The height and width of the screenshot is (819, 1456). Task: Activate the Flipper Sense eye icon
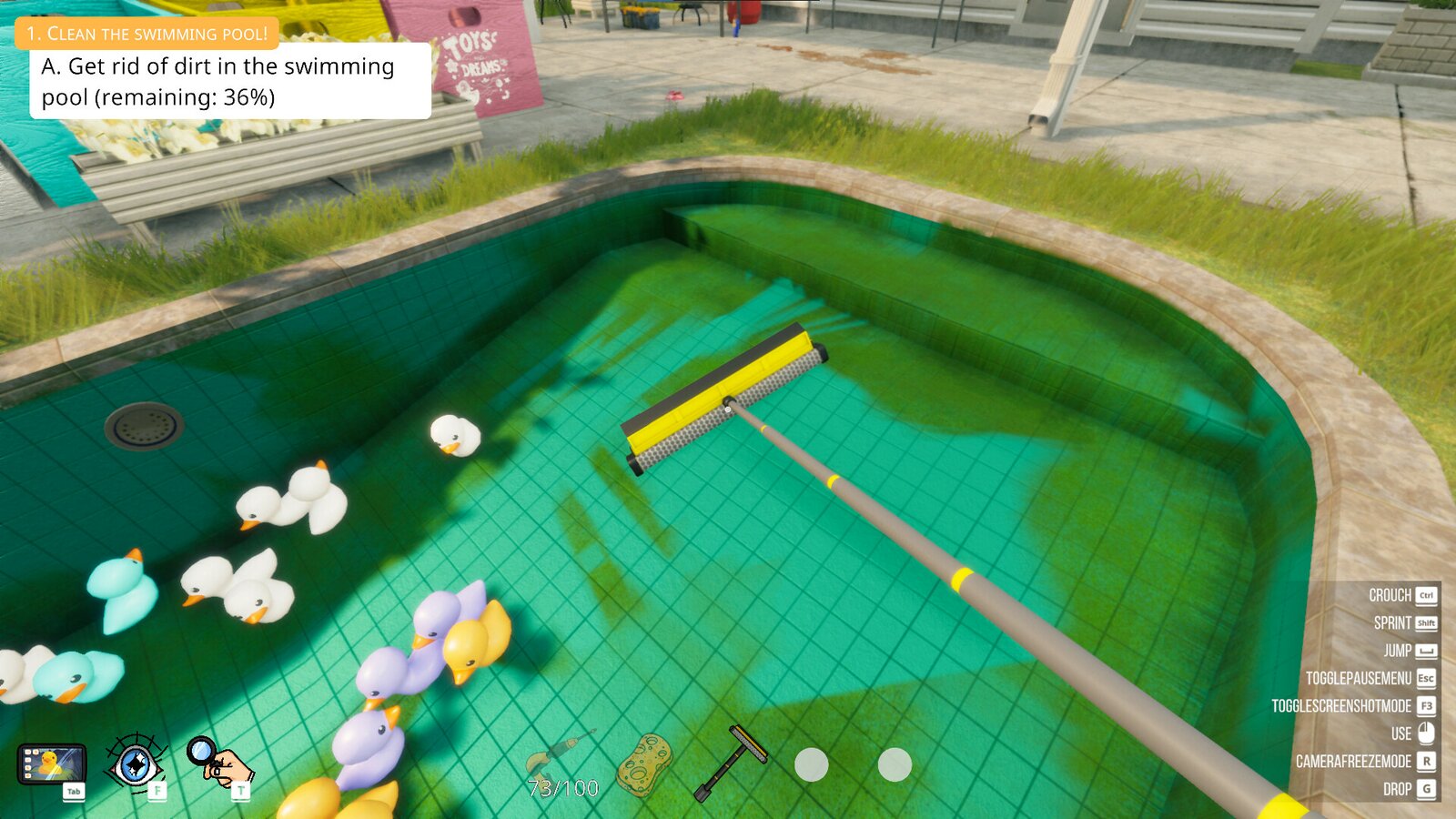pos(135,763)
